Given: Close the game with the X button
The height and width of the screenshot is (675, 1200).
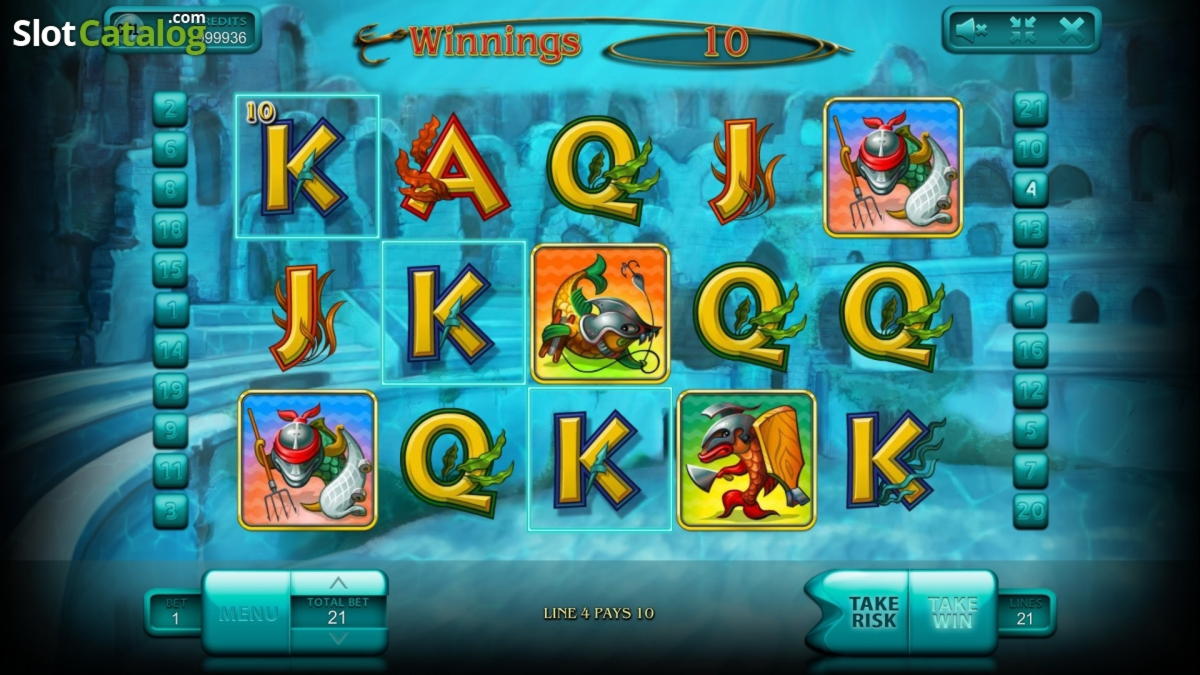Looking at the screenshot, I should pos(1071,31).
